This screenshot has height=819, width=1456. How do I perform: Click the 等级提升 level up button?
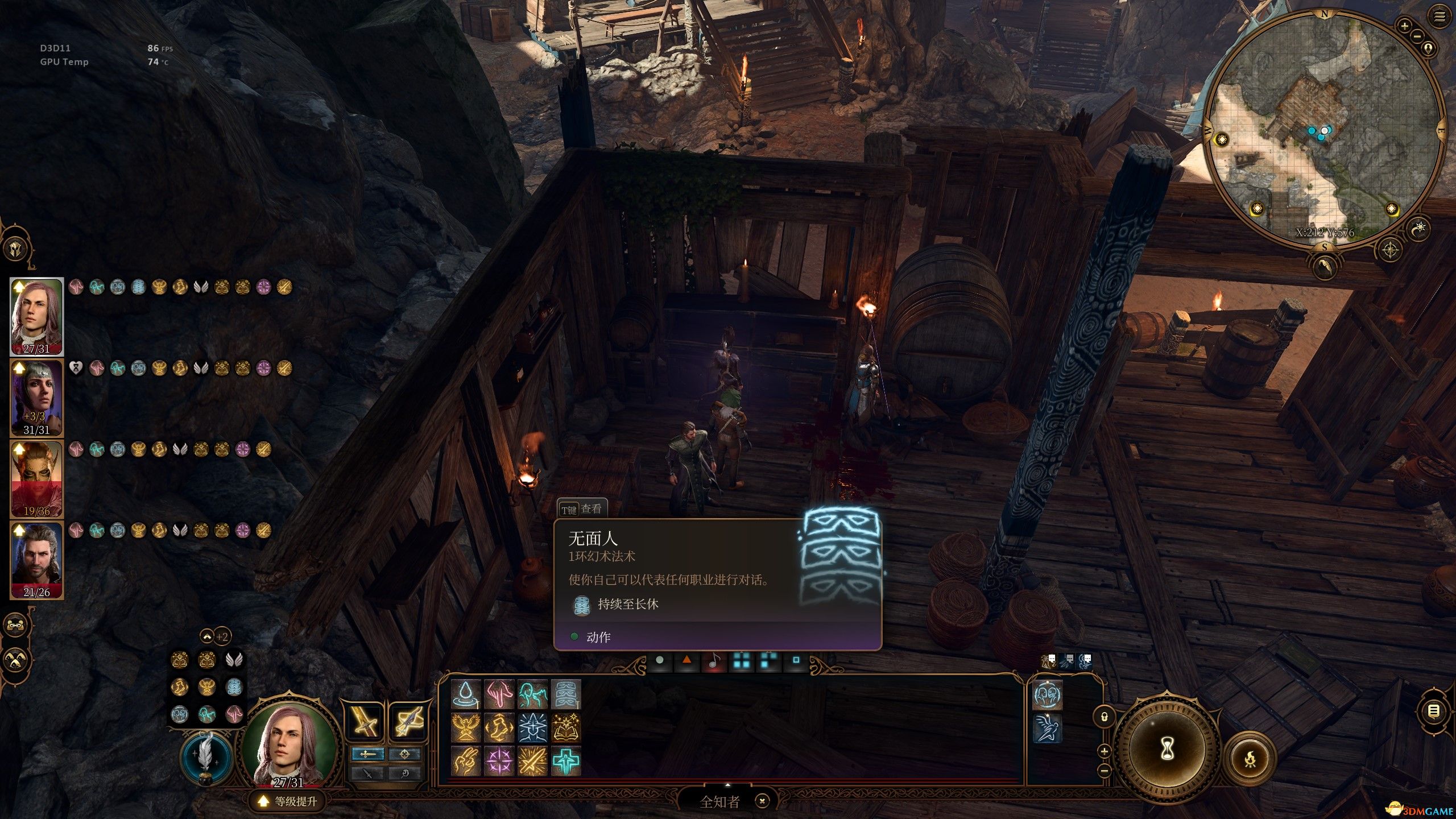point(288,801)
